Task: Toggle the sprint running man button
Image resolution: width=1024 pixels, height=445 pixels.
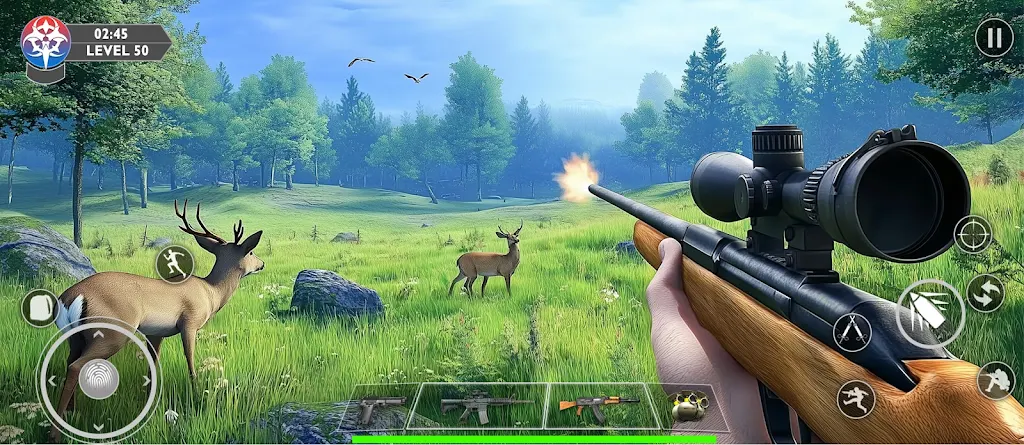Action: pos(175,264)
